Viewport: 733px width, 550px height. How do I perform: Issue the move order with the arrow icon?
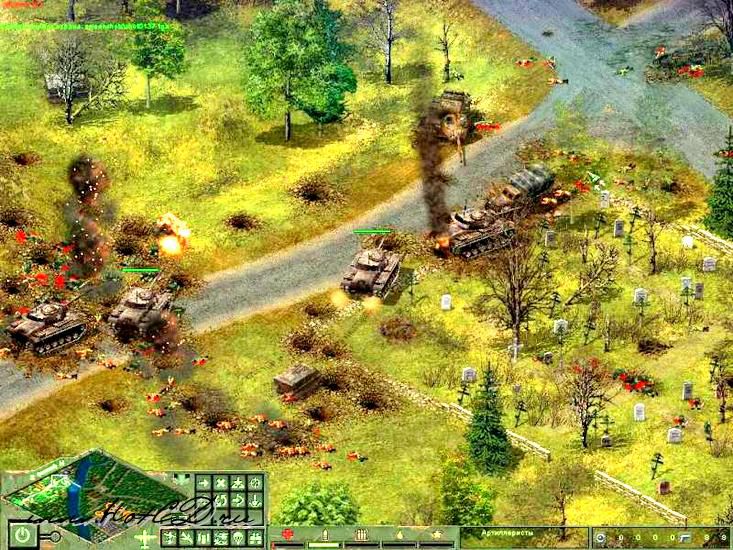[203, 483]
